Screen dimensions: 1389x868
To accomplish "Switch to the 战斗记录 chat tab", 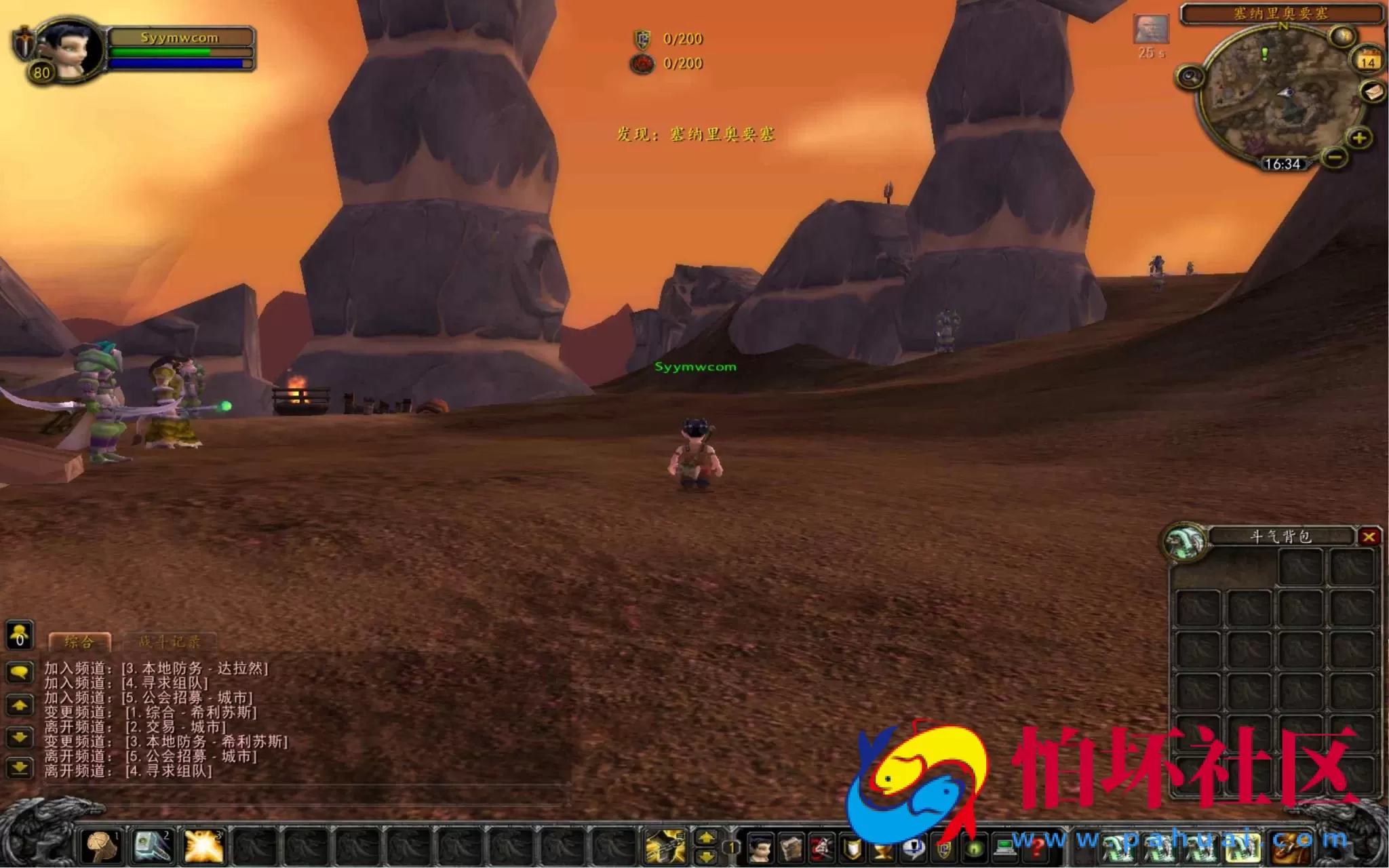I will click(x=170, y=641).
